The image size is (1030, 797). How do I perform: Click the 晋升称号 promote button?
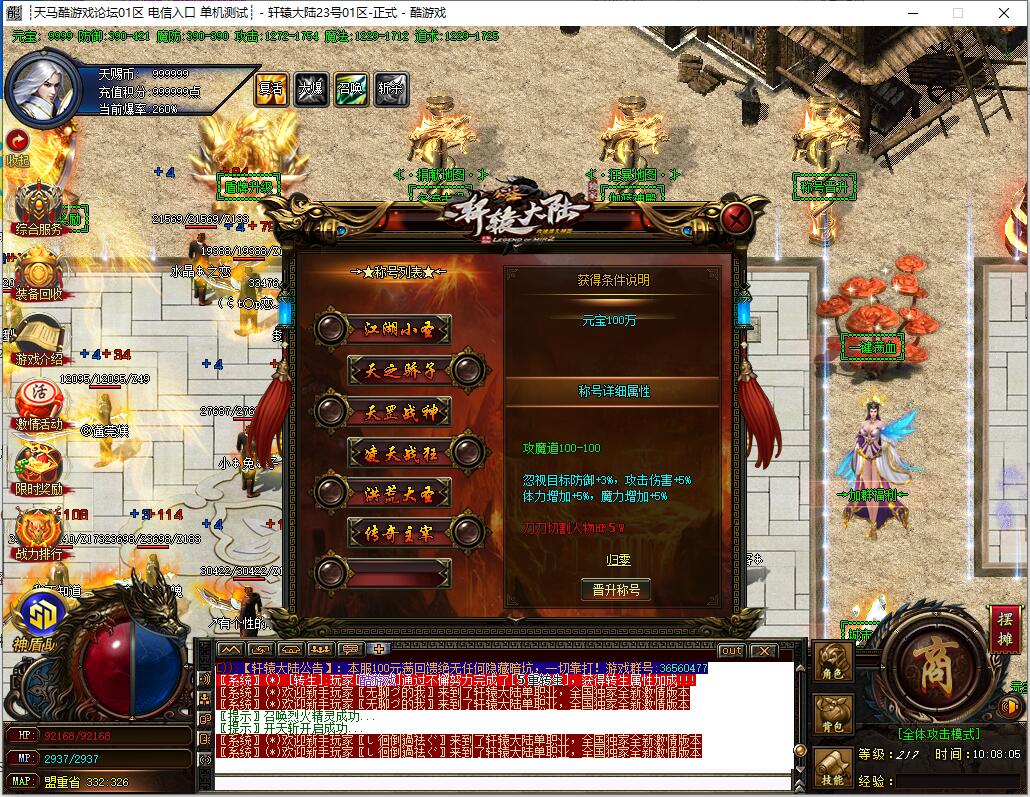616,590
